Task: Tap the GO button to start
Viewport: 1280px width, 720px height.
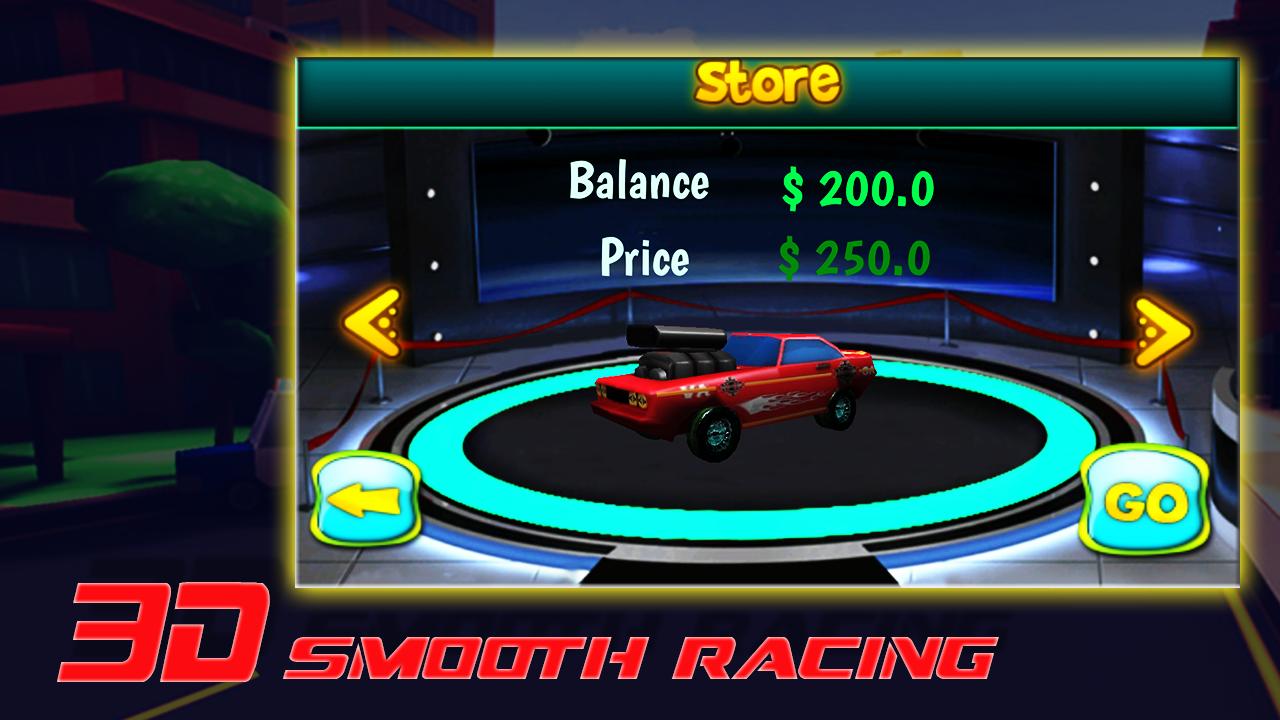Action: point(1148,500)
